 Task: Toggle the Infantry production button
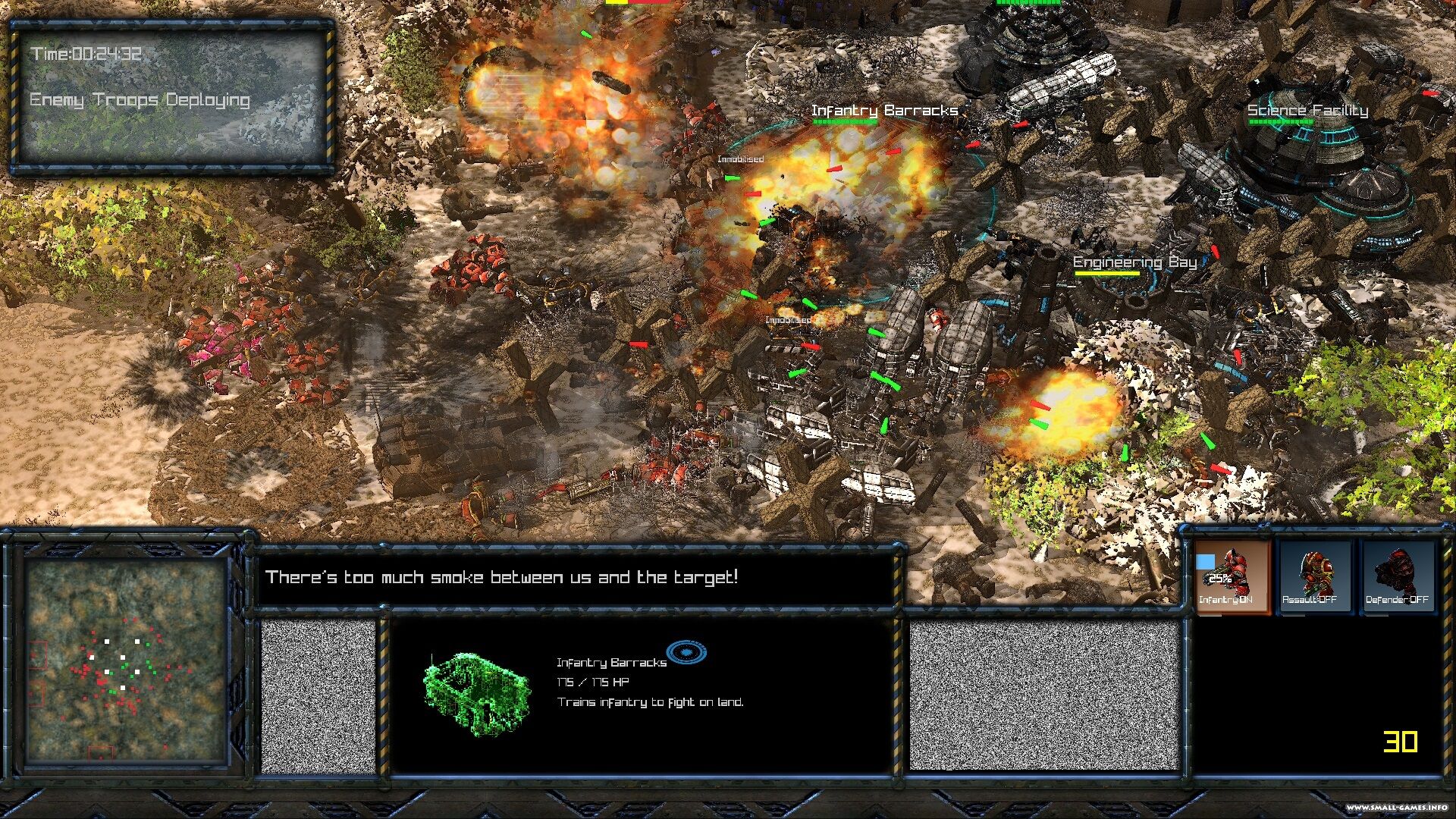[1232, 576]
